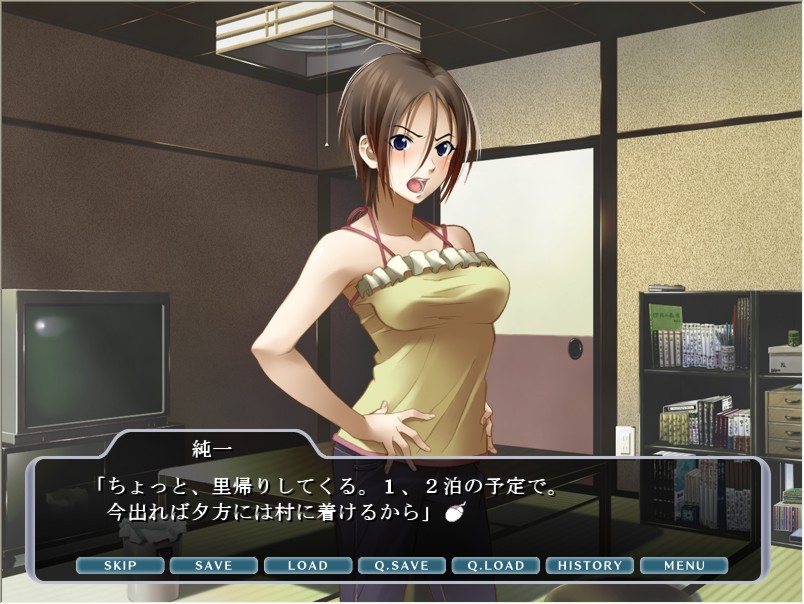
Task: Perform a quick save with Q.SAVE
Action: 401,565
